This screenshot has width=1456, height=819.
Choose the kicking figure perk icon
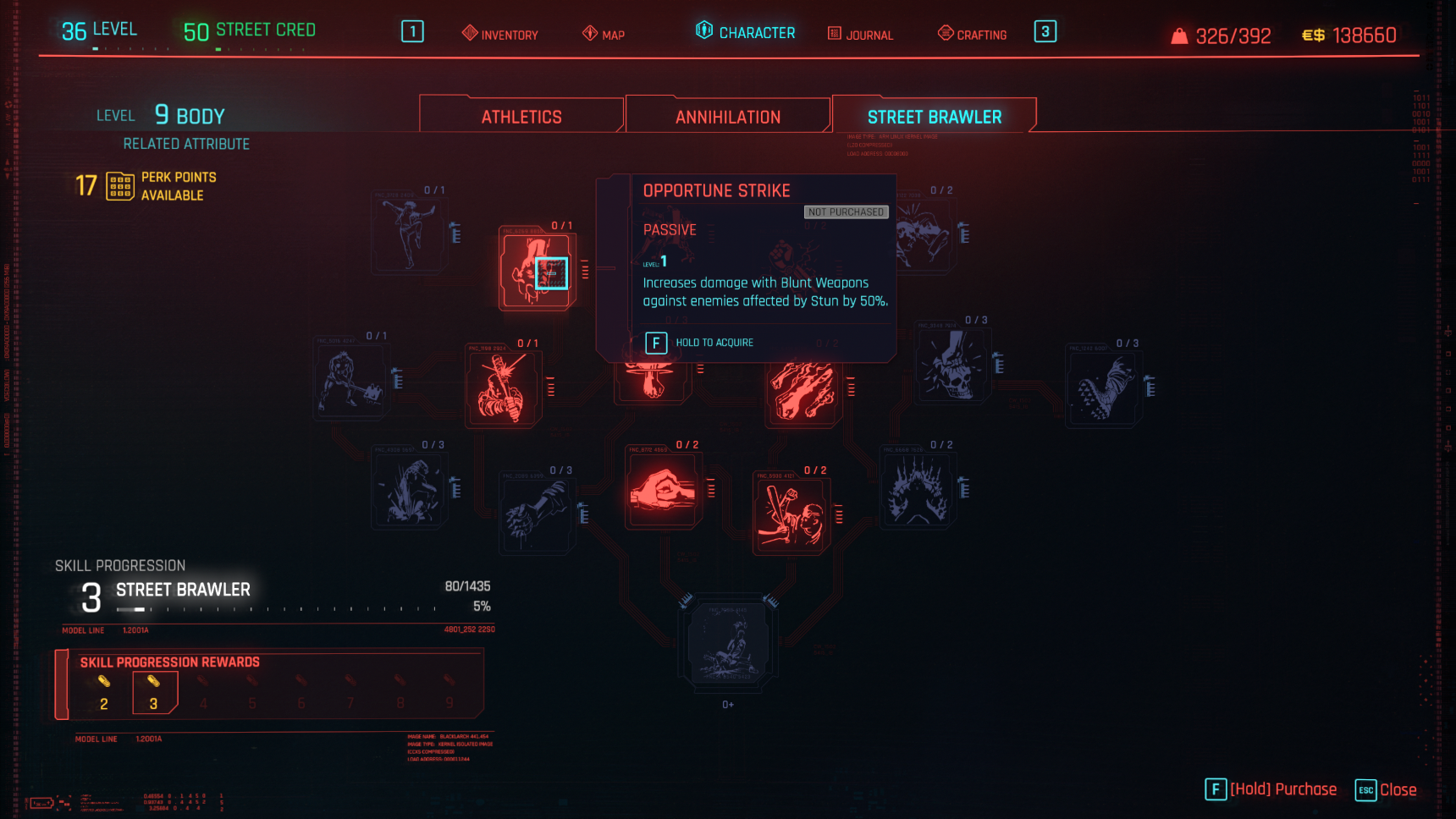pyautogui.click(x=409, y=233)
